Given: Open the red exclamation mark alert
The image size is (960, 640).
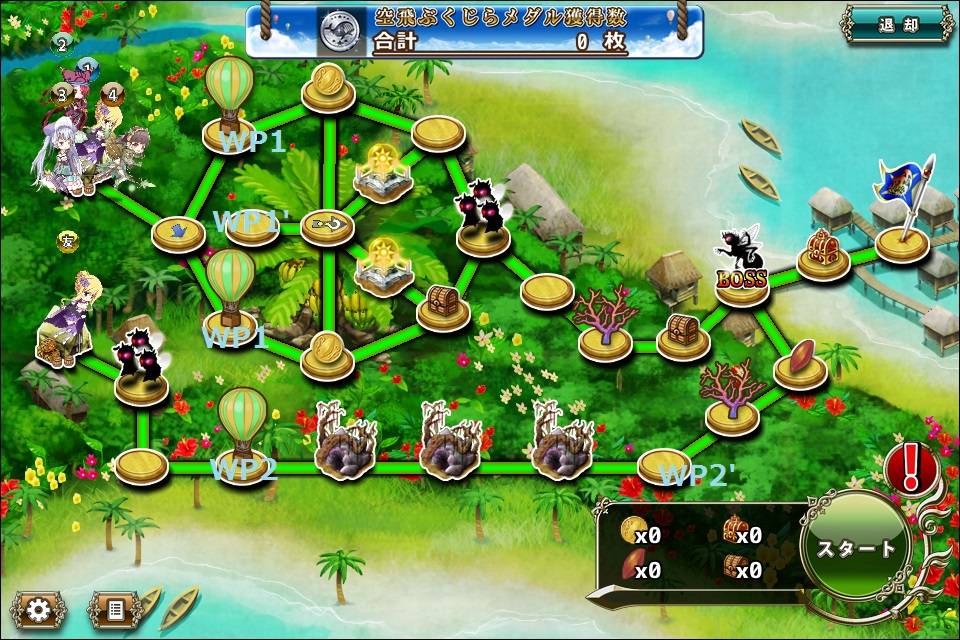Looking at the screenshot, I should click(x=911, y=467).
